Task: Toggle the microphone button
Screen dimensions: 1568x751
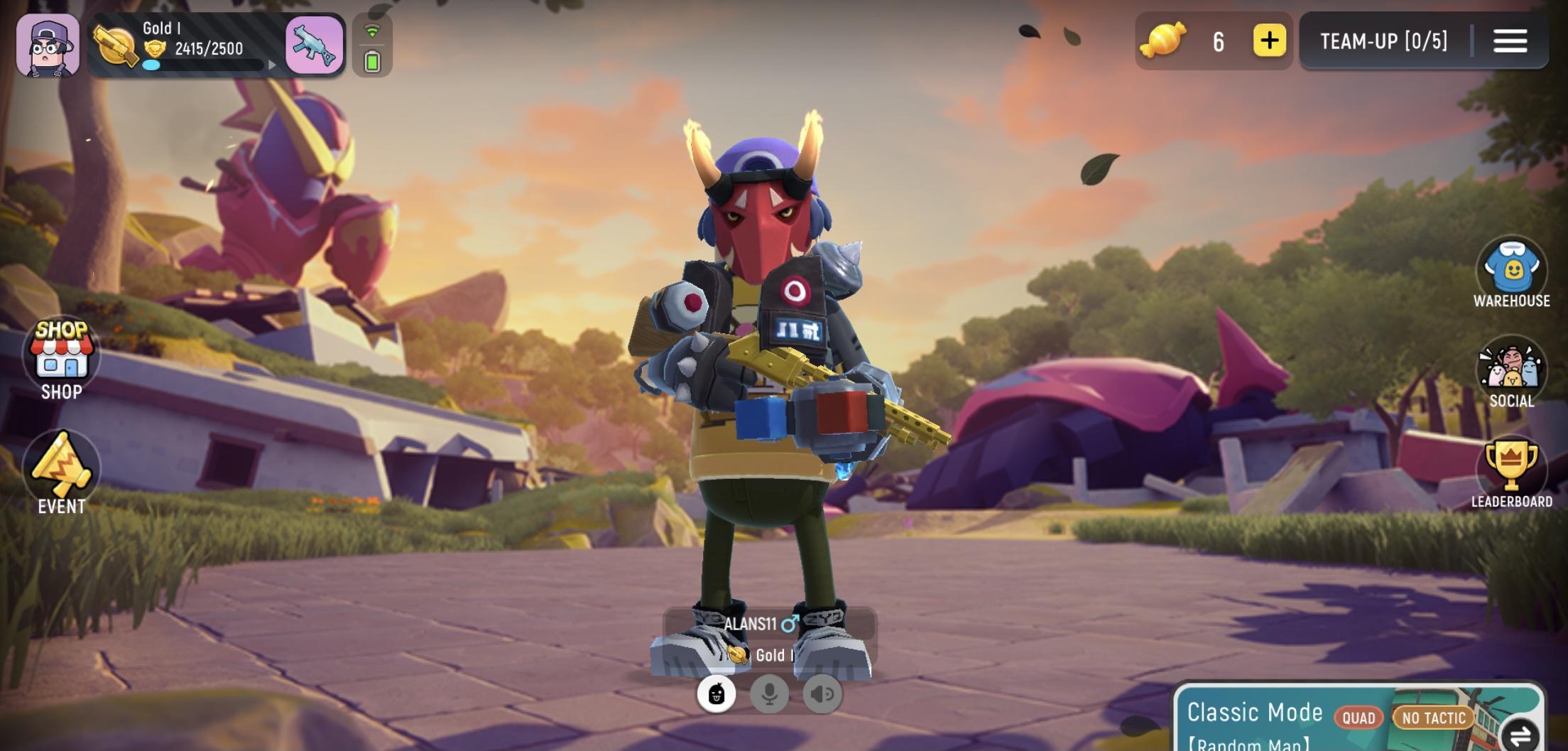Action: coord(769,693)
